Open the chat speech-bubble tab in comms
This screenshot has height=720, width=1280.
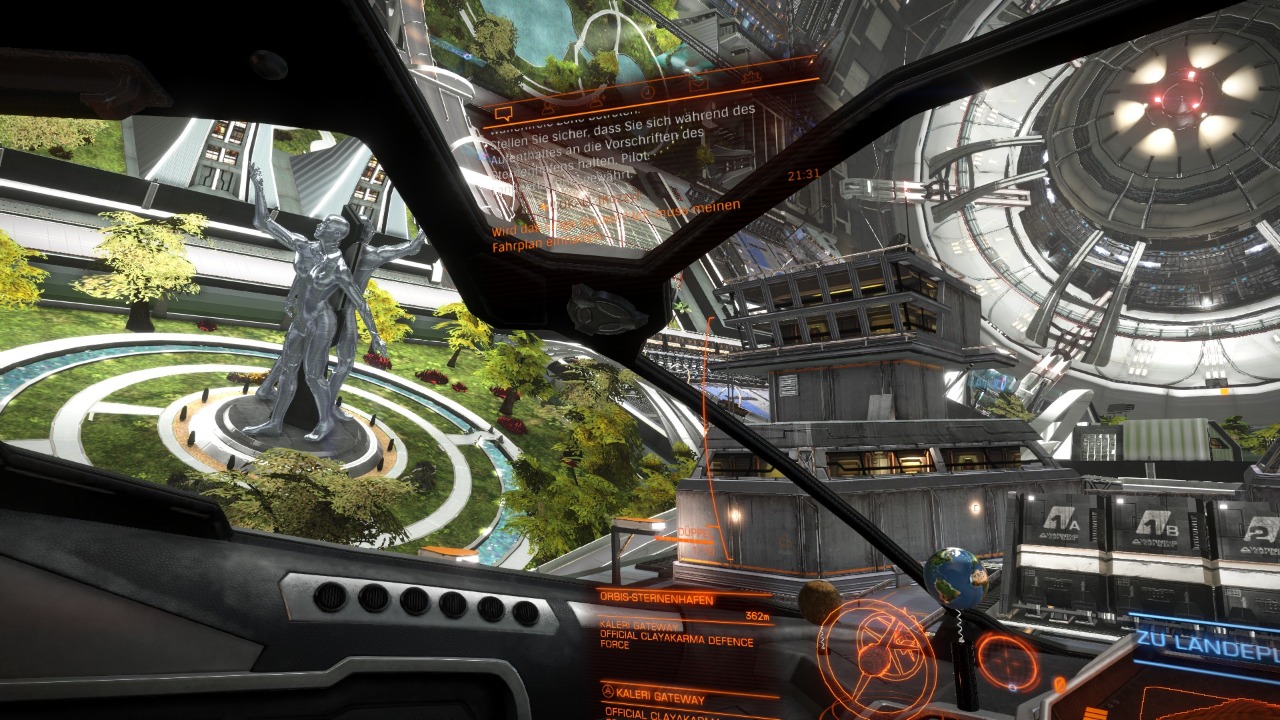point(503,112)
